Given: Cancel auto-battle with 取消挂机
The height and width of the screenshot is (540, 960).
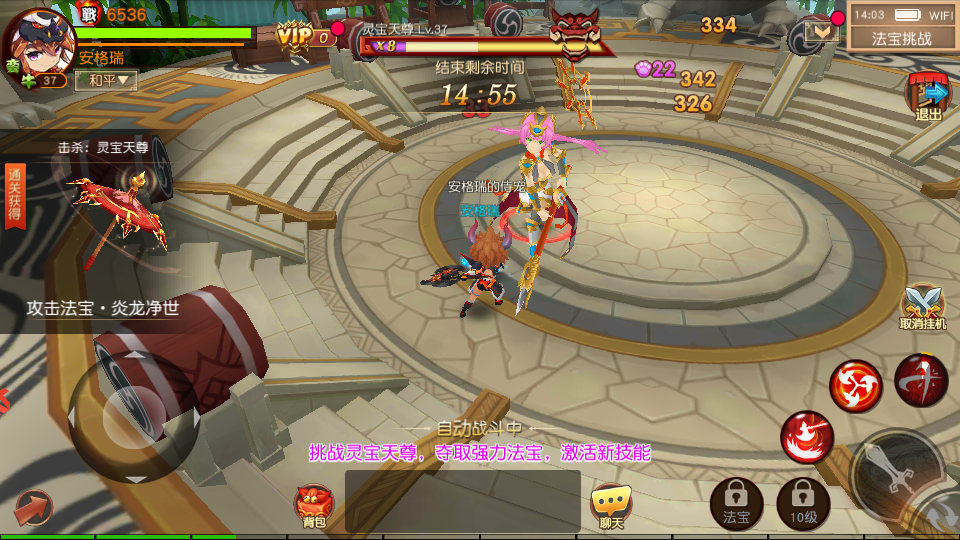Looking at the screenshot, I should pyautogui.click(x=922, y=307).
